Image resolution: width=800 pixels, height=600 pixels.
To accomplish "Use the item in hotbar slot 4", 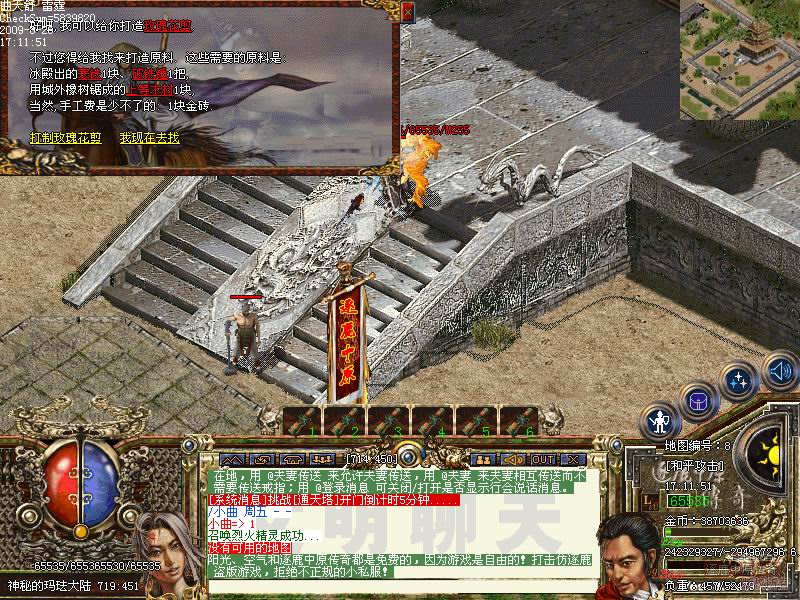I will pos(431,421).
